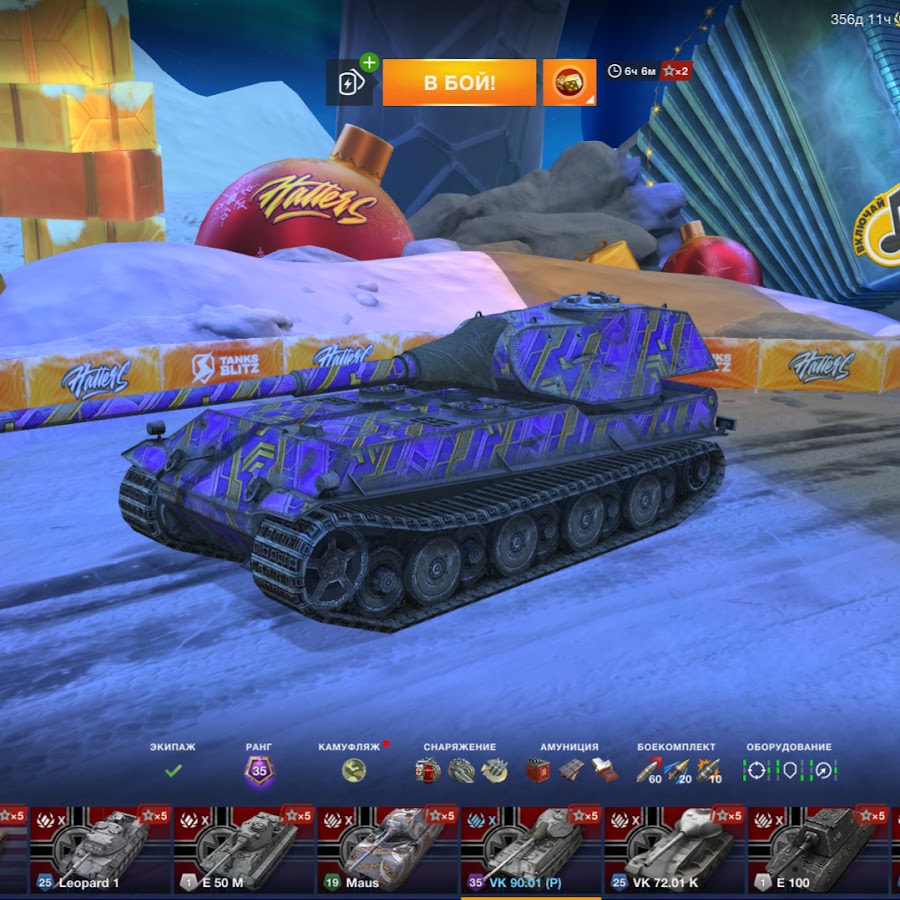Add boosters via the lightning card icon
The image size is (900, 900).
coord(352,81)
